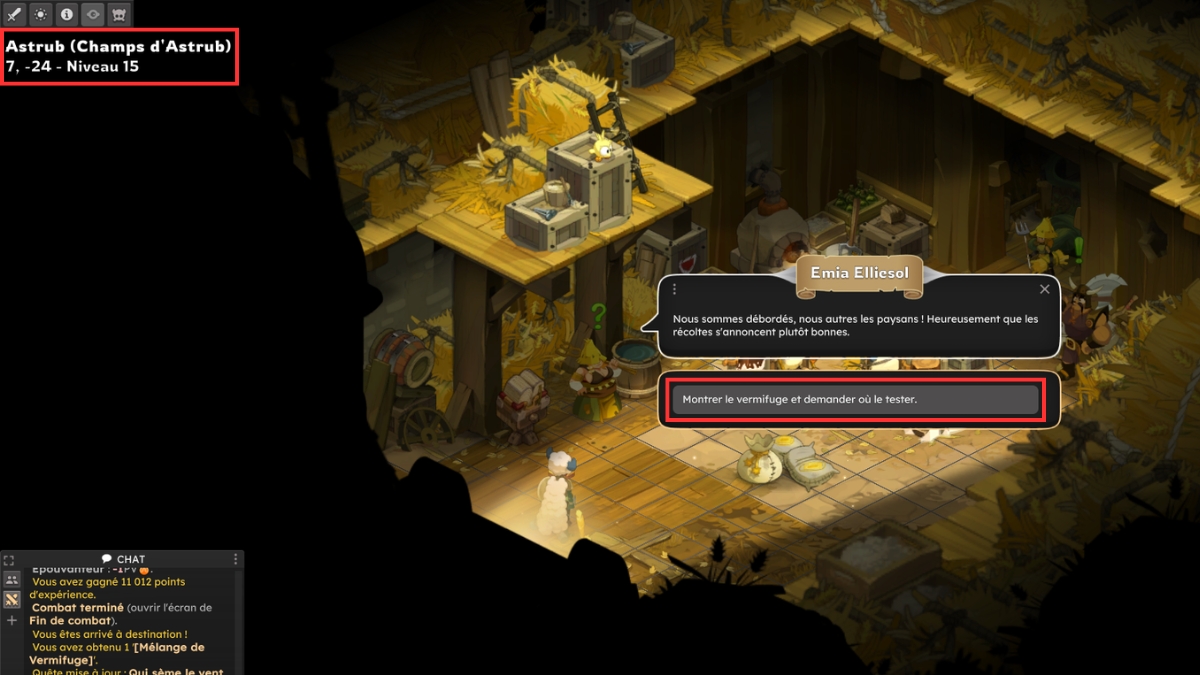Open the info icon in the top toolbar
Image resolution: width=1200 pixels, height=675 pixels.
pyautogui.click(x=66, y=14)
